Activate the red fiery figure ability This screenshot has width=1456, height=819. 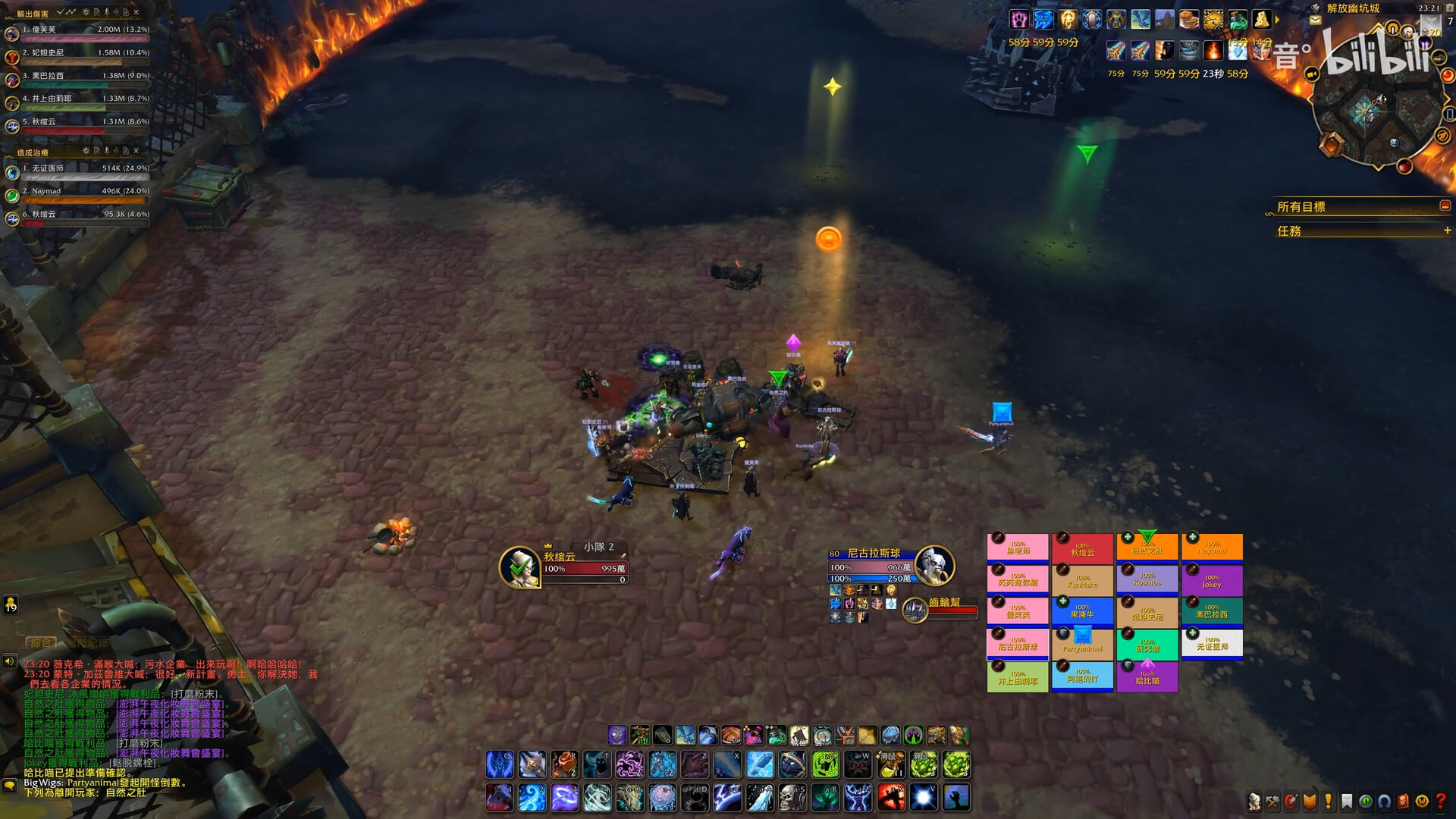890,798
